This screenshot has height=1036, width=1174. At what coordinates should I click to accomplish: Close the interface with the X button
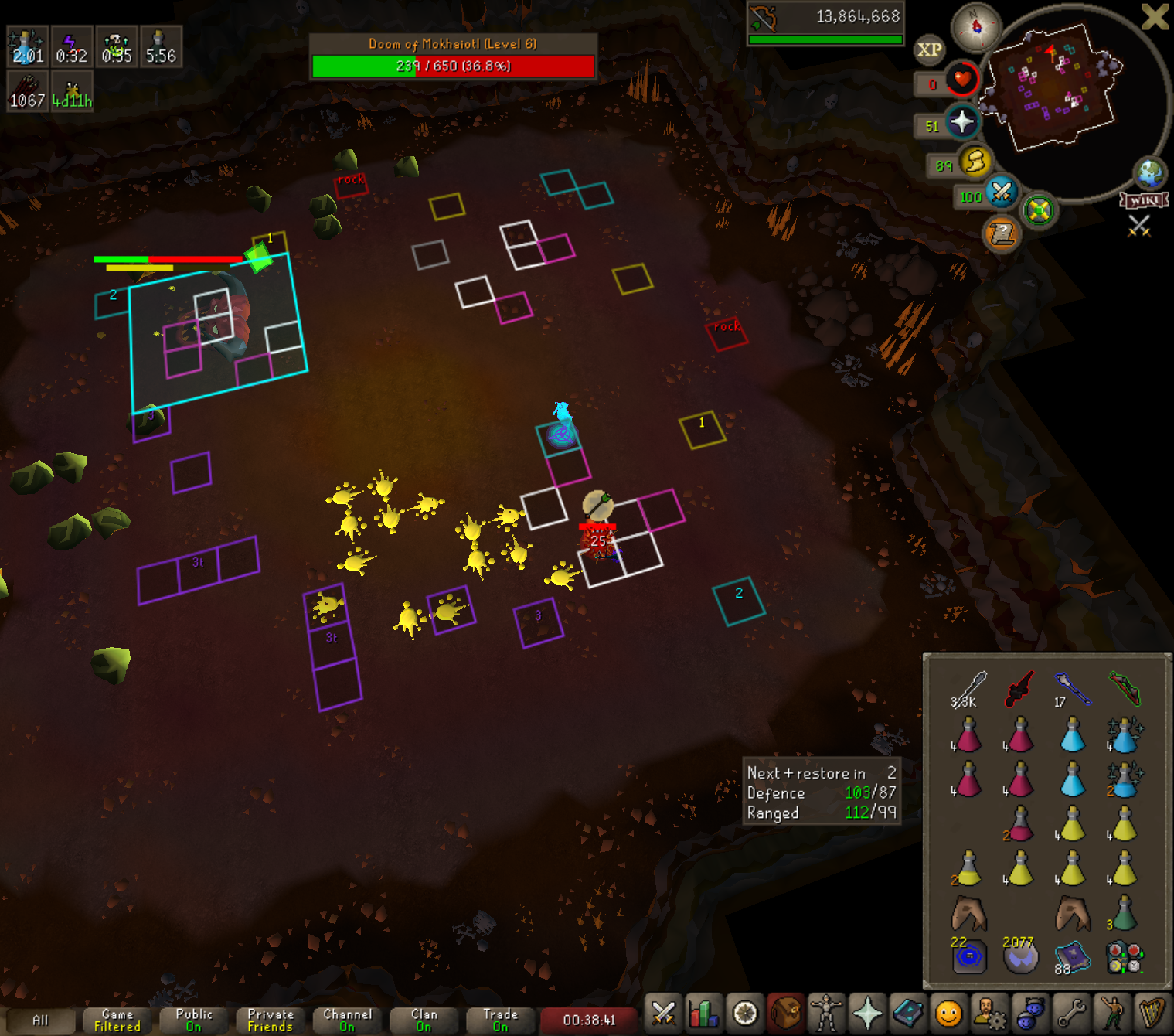coord(1155,16)
